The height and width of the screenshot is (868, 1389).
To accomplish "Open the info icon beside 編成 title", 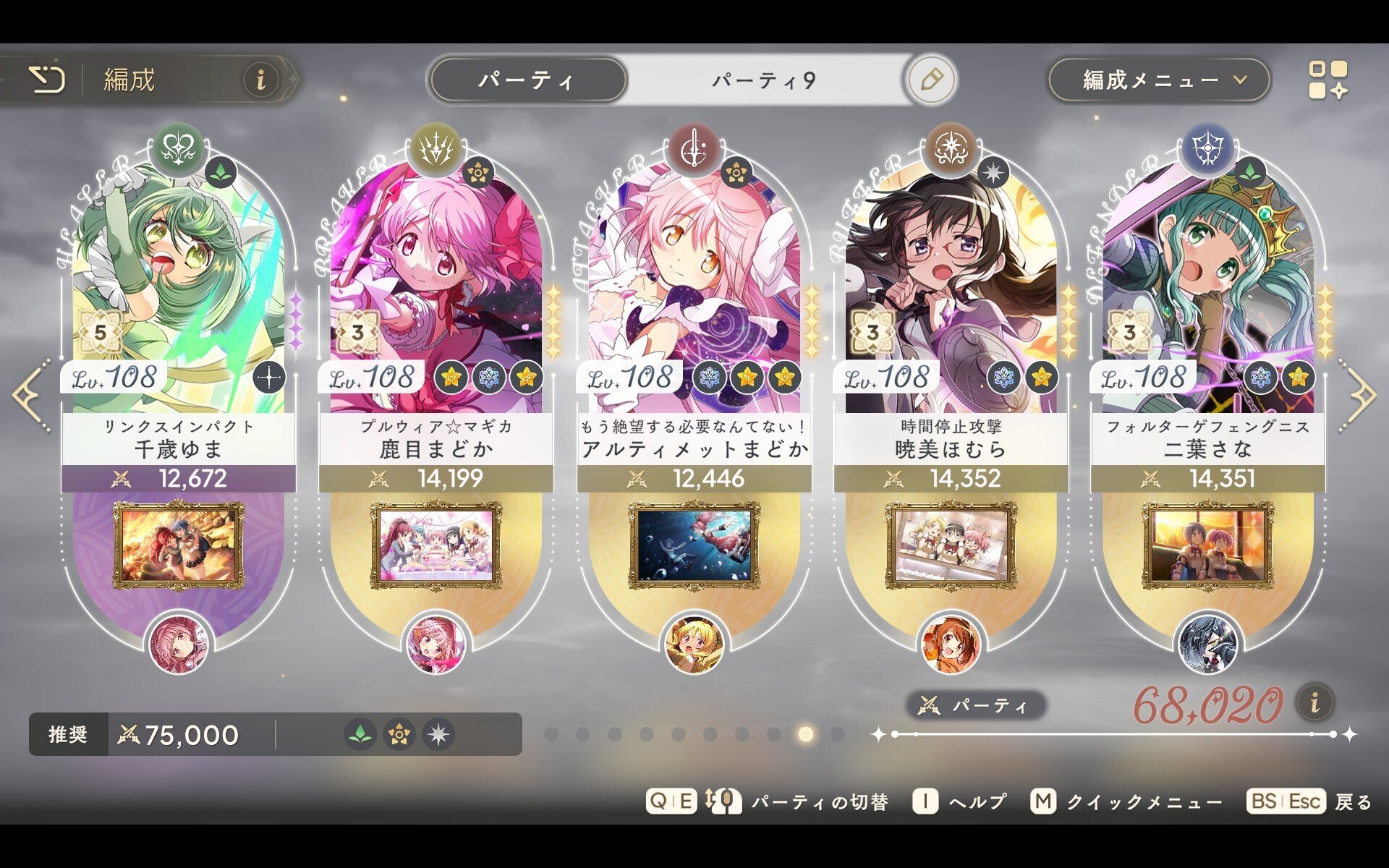I will (260, 80).
